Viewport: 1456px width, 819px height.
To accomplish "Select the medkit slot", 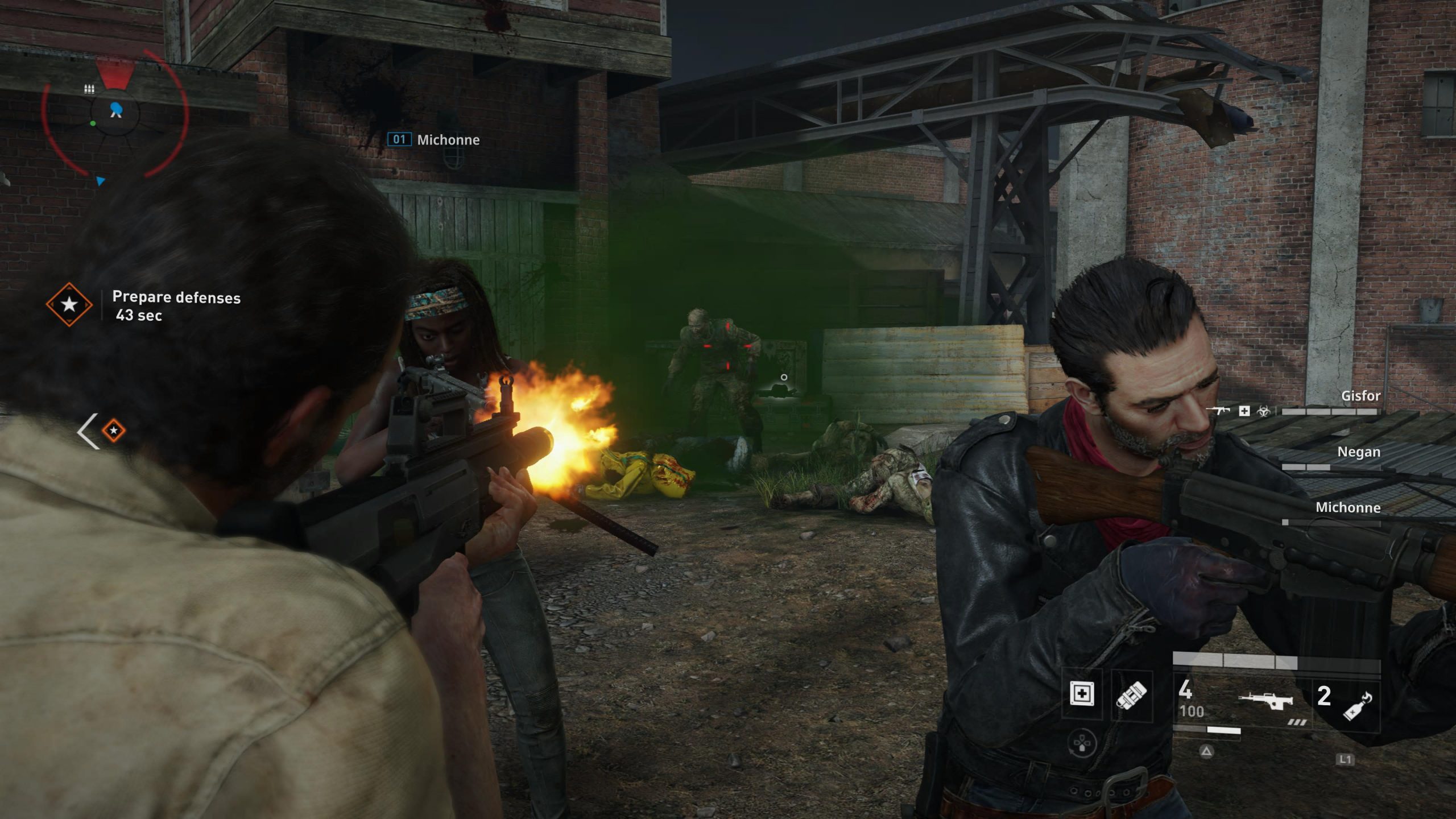I will point(1081,694).
